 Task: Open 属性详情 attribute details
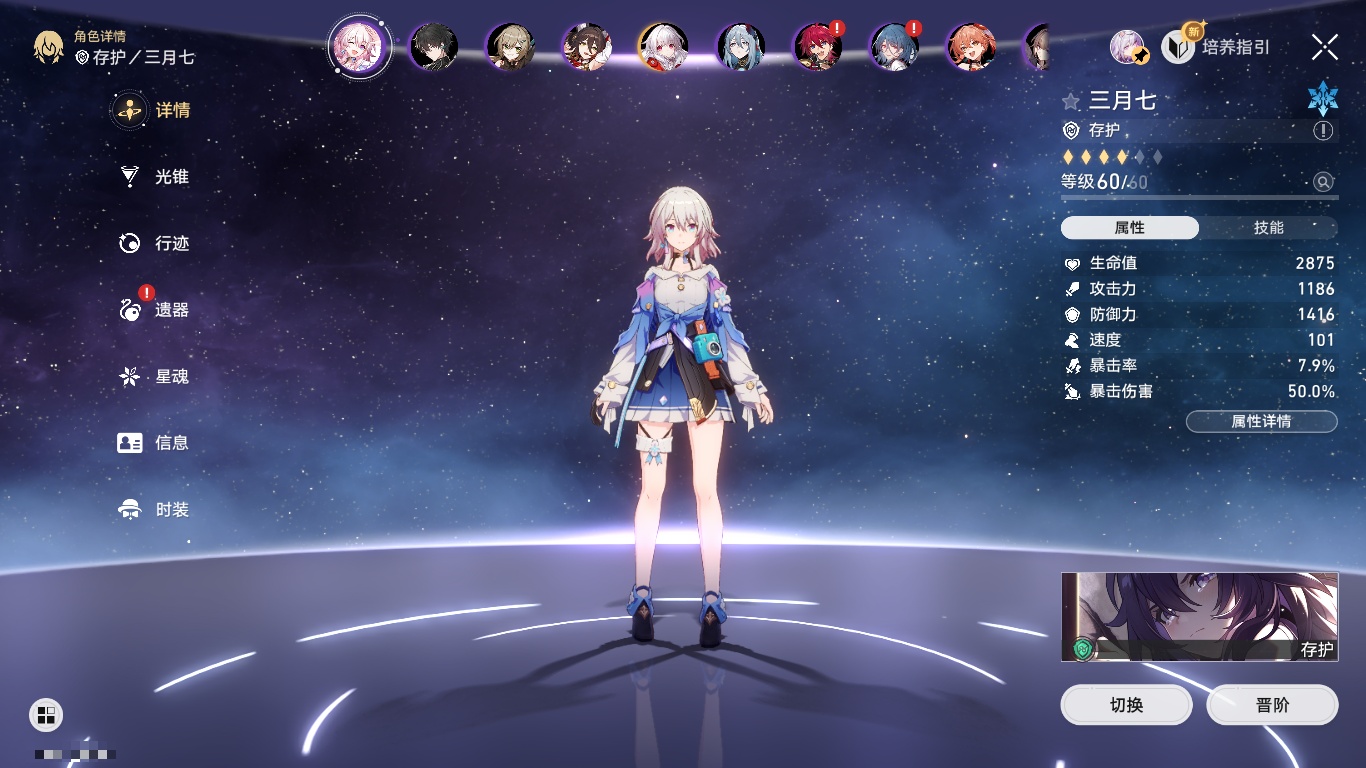pyautogui.click(x=1261, y=421)
